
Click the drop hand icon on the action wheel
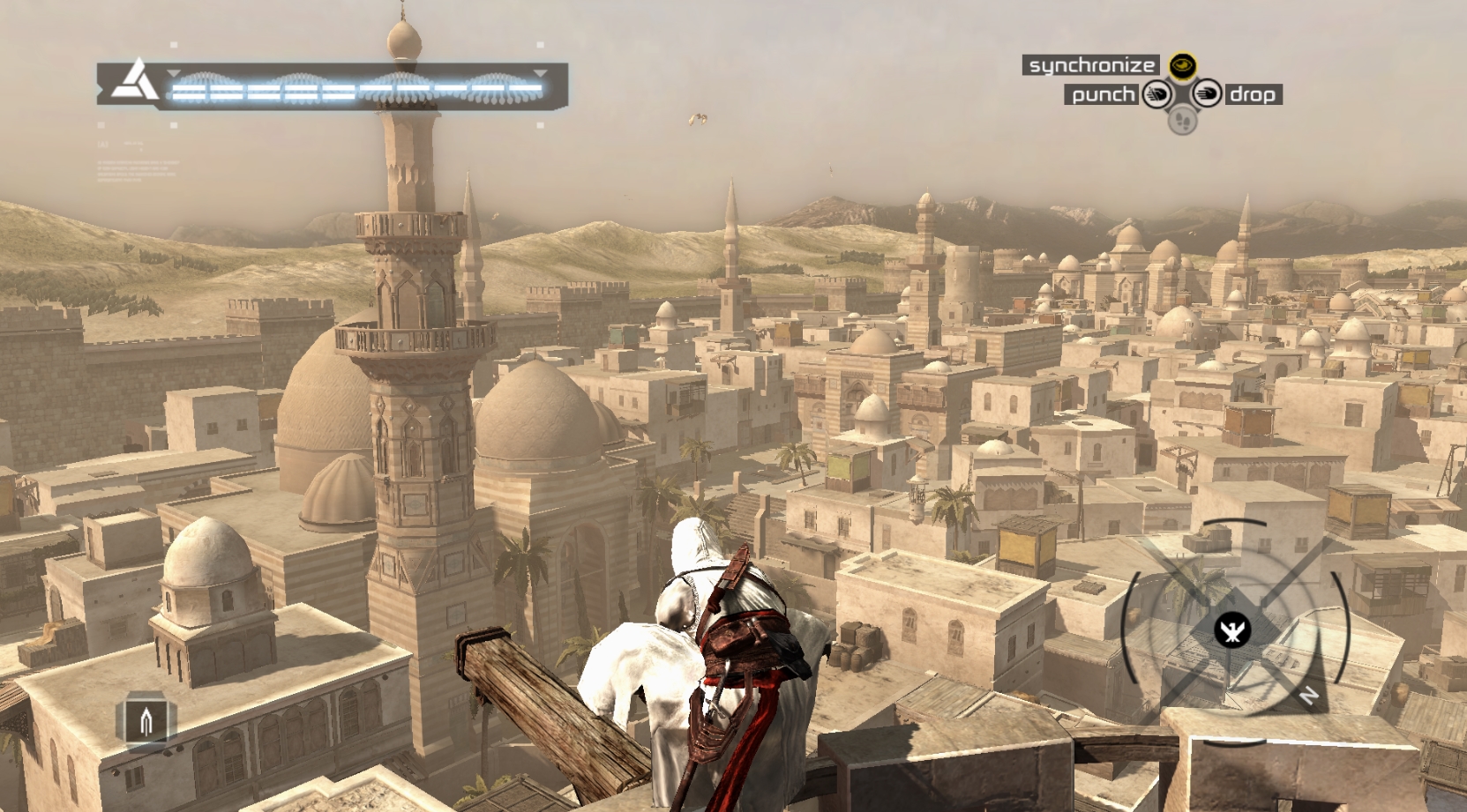(1208, 94)
